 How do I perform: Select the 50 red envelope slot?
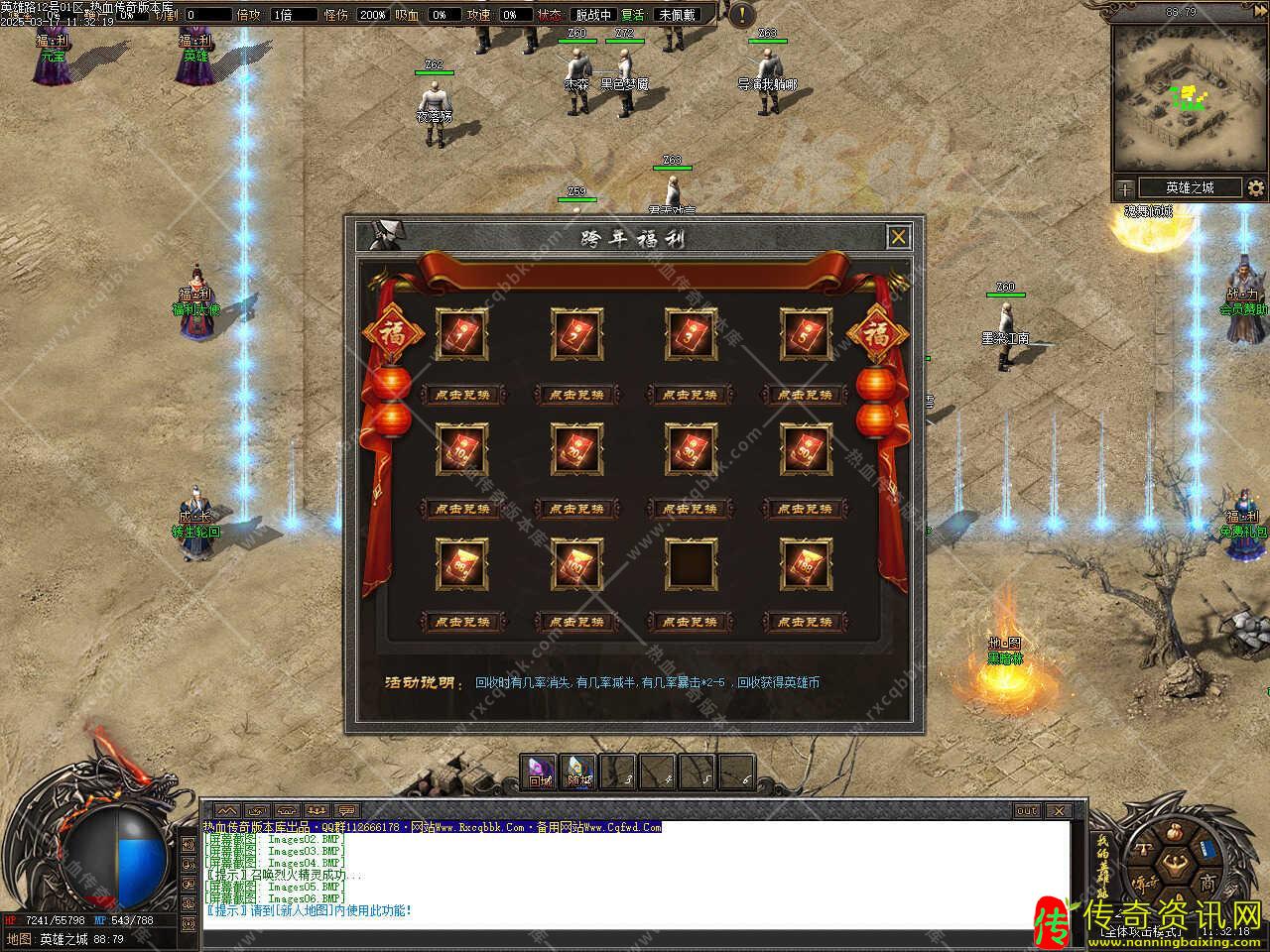806,449
